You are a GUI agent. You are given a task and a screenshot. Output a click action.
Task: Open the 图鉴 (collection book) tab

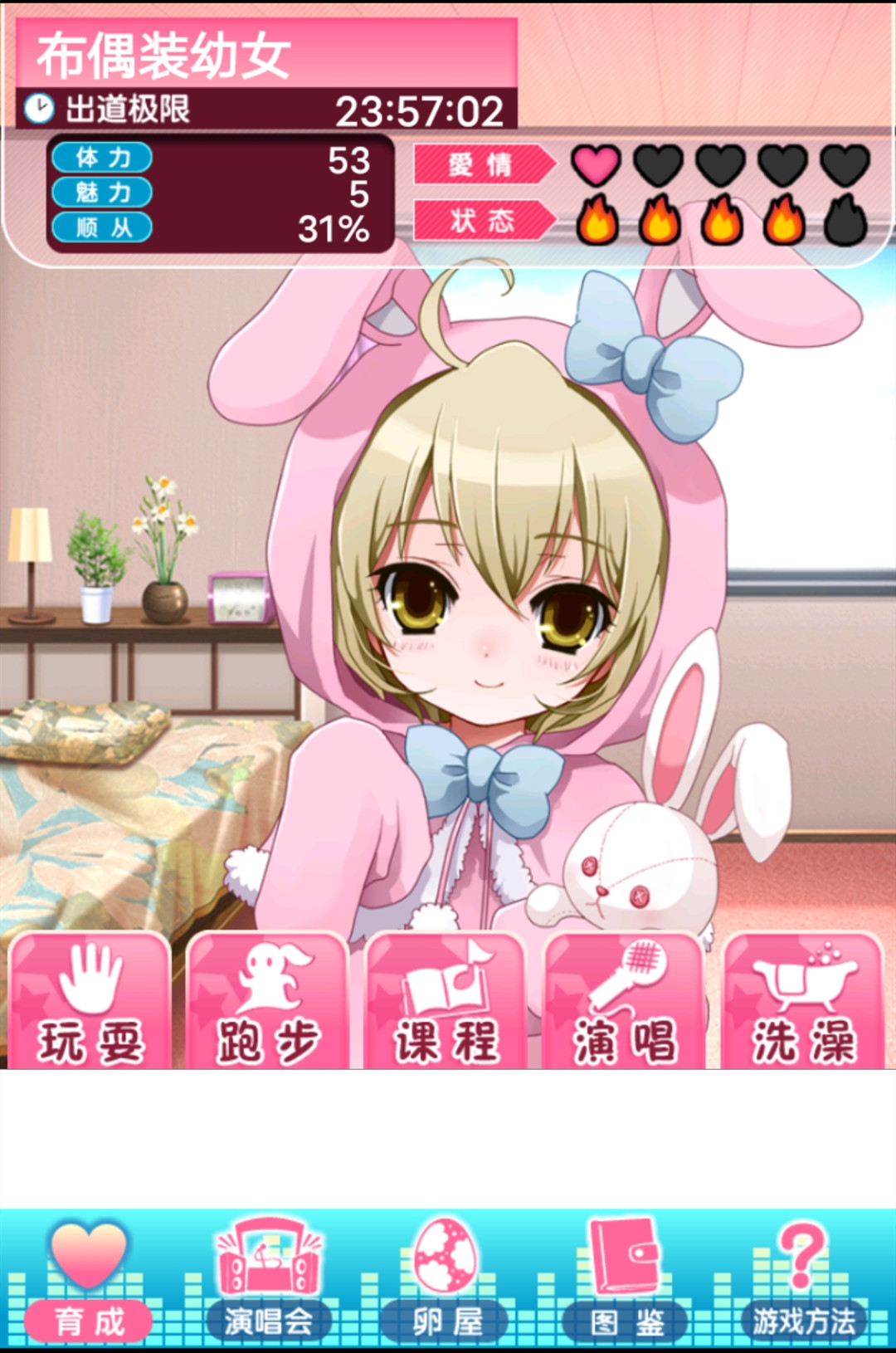[x=626, y=1282]
